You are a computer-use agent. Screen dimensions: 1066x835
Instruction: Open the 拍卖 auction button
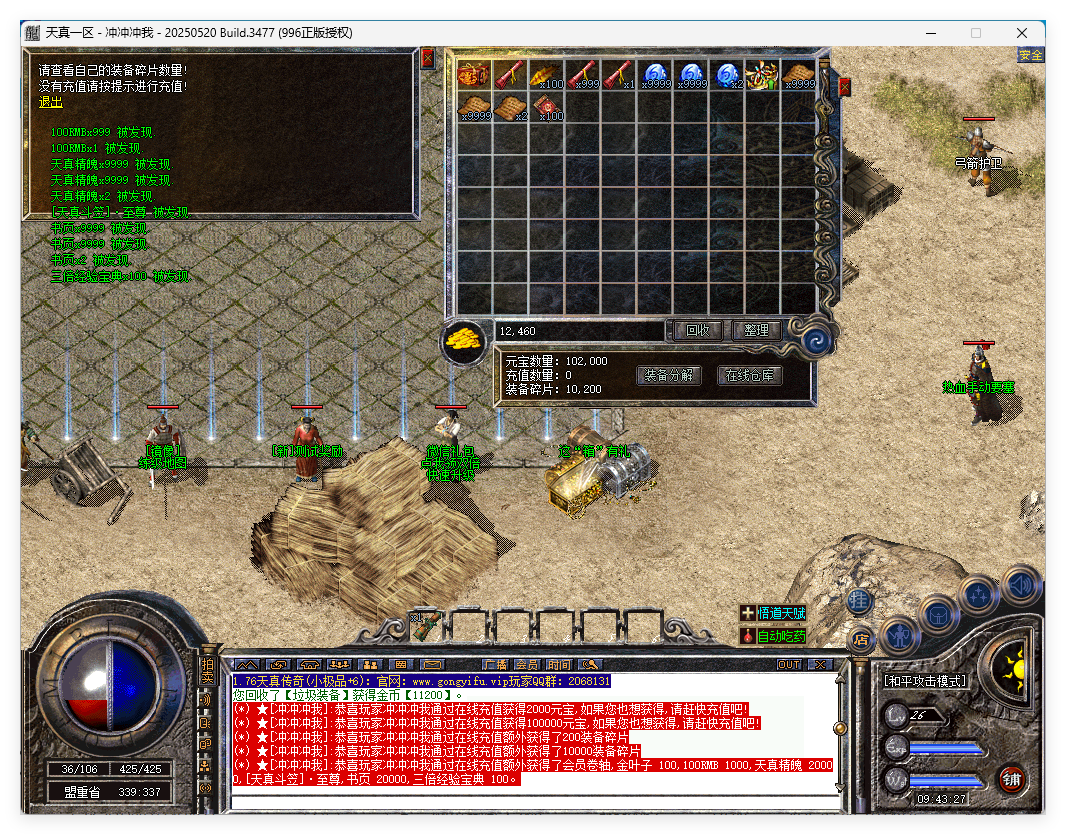pos(207,669)
